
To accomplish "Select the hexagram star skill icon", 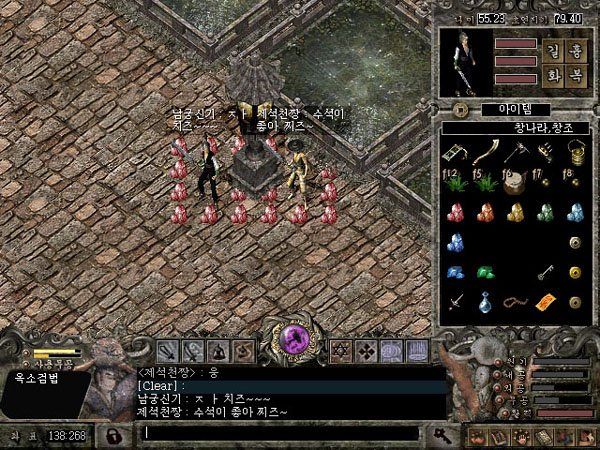I will coord(340,352).
